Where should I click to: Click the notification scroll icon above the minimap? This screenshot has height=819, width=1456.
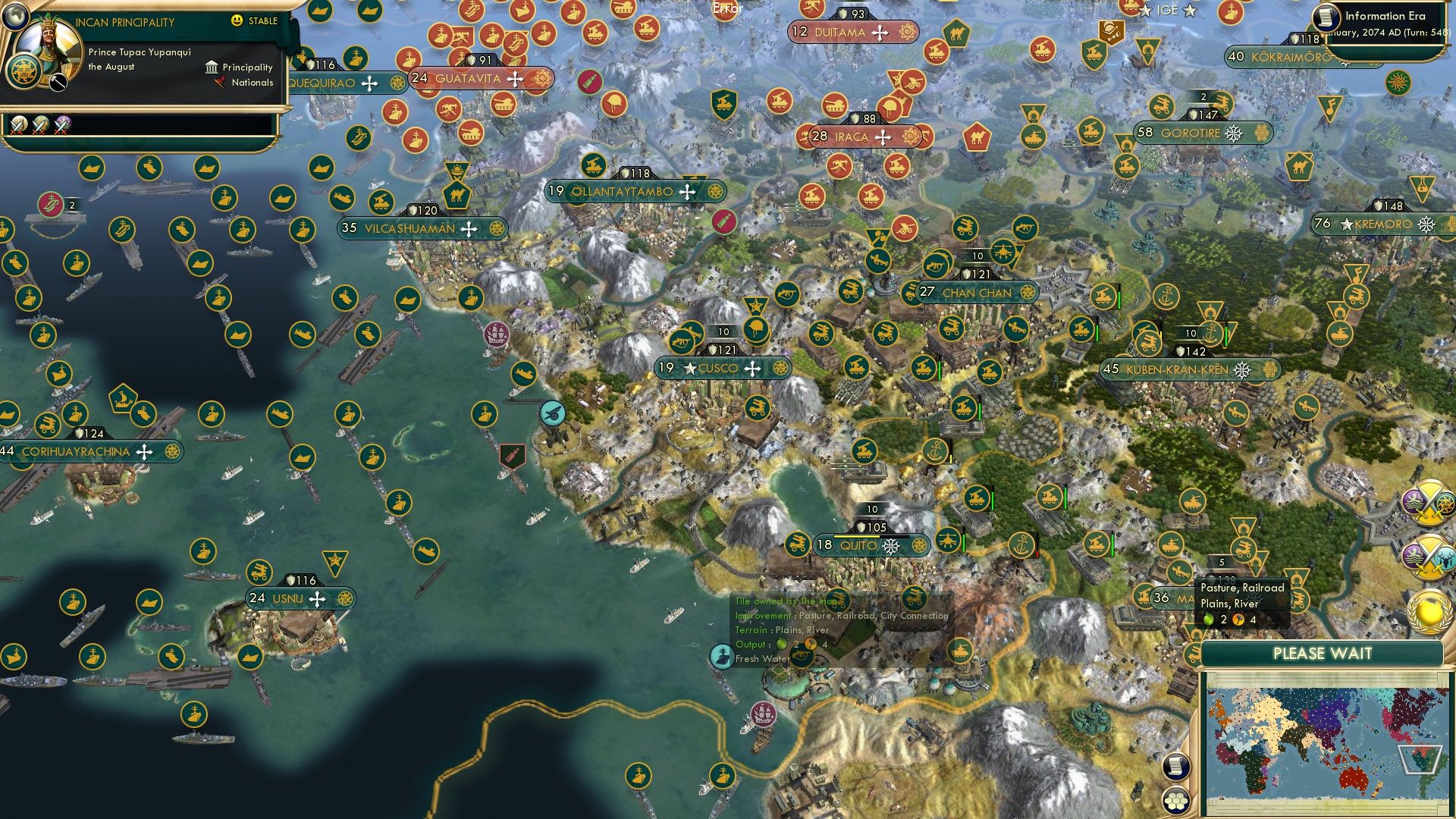click(1176, 764)
